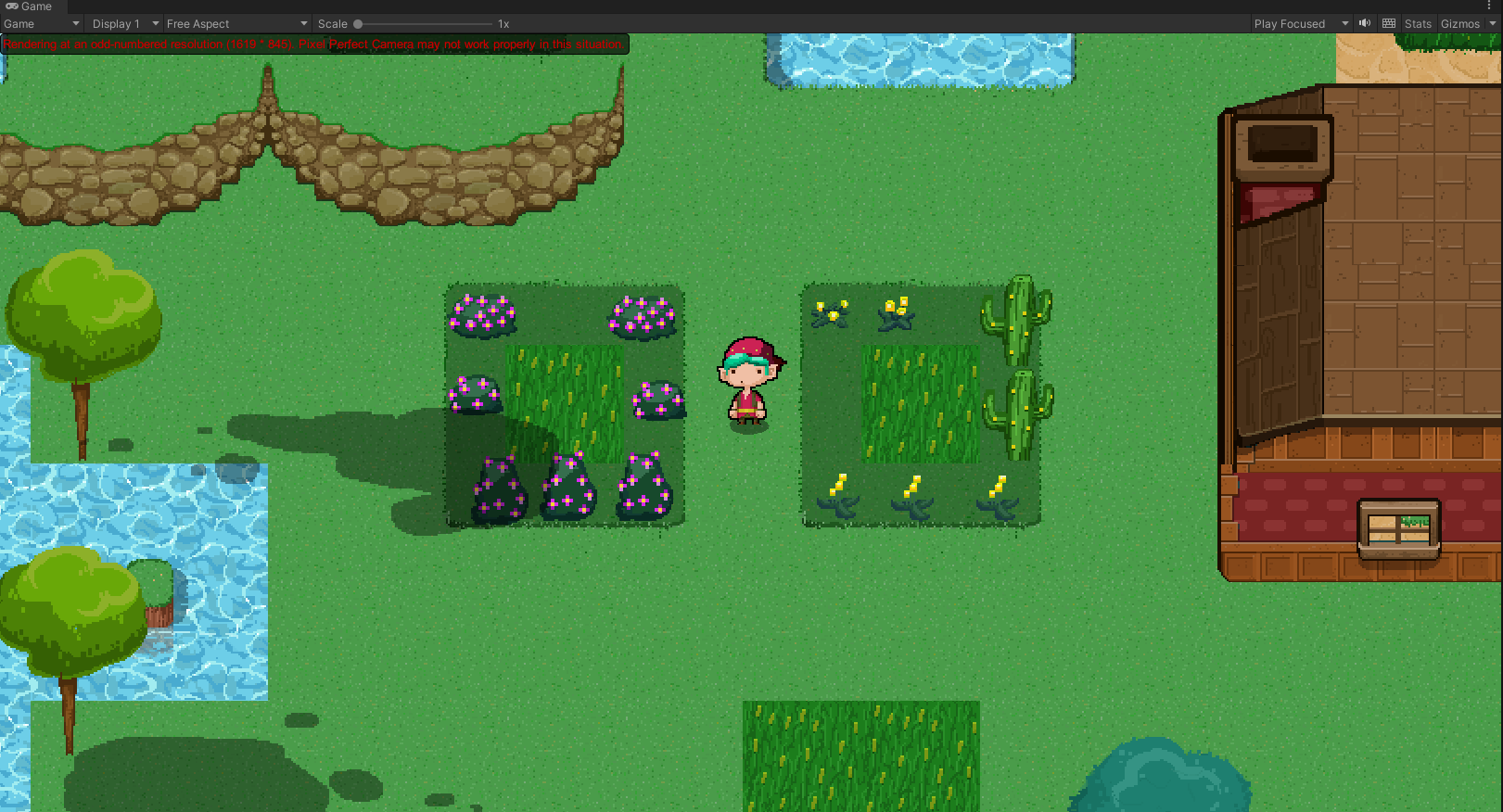Click the Stats button in the toolbar
1503x812 pixels.
(x=1418, y=23)
